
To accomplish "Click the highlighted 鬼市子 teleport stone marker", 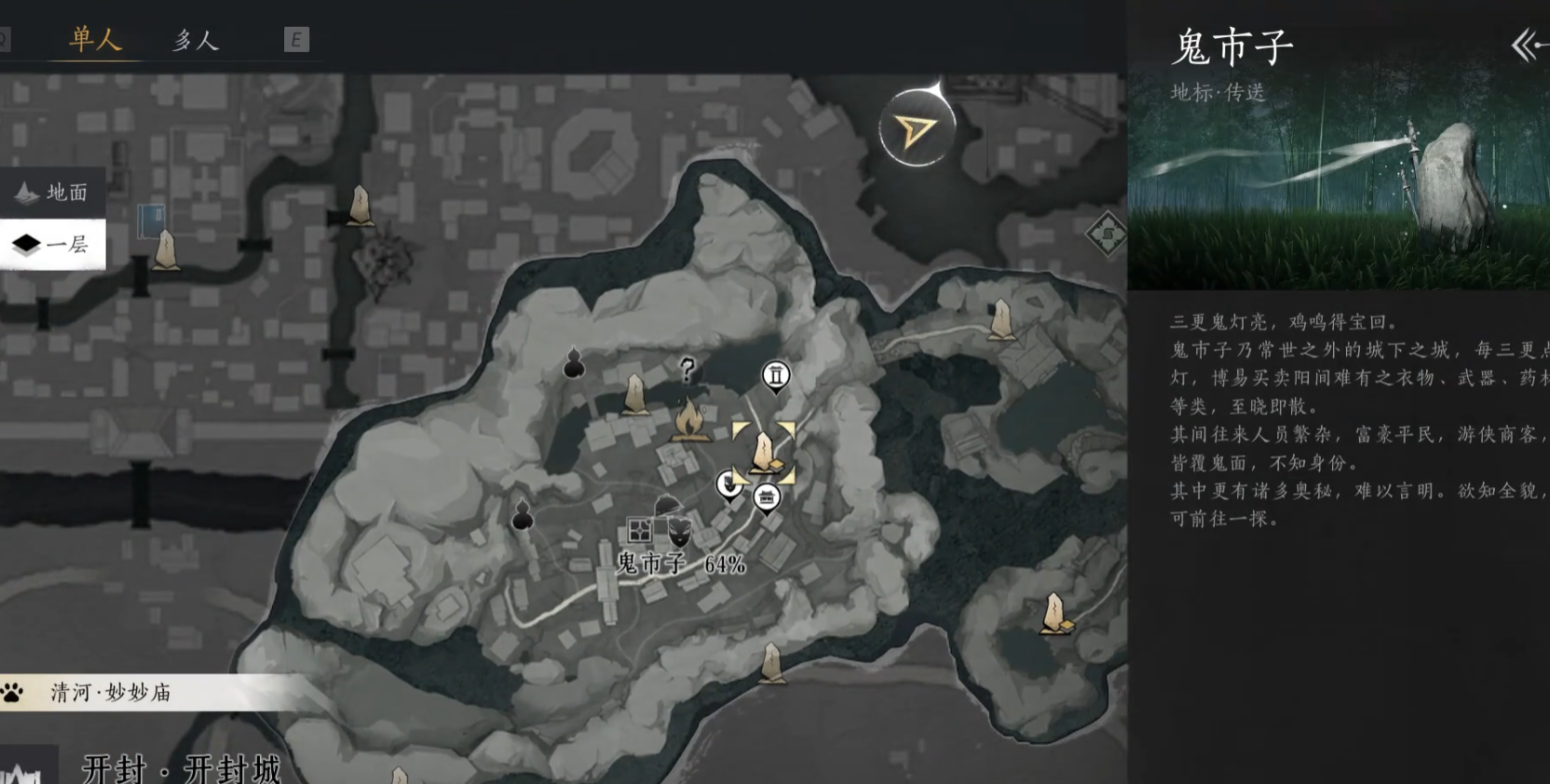I will coord(764,453).
